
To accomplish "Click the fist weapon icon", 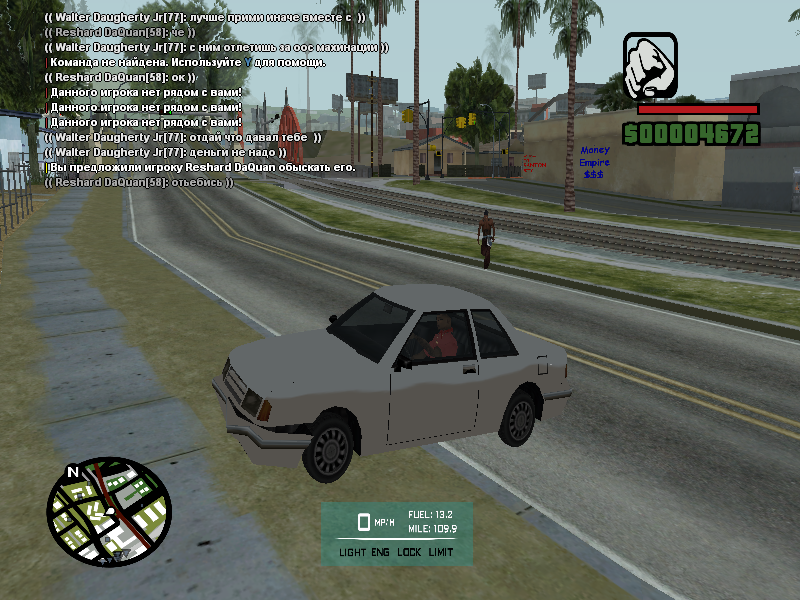I will (x=650, y=65).
